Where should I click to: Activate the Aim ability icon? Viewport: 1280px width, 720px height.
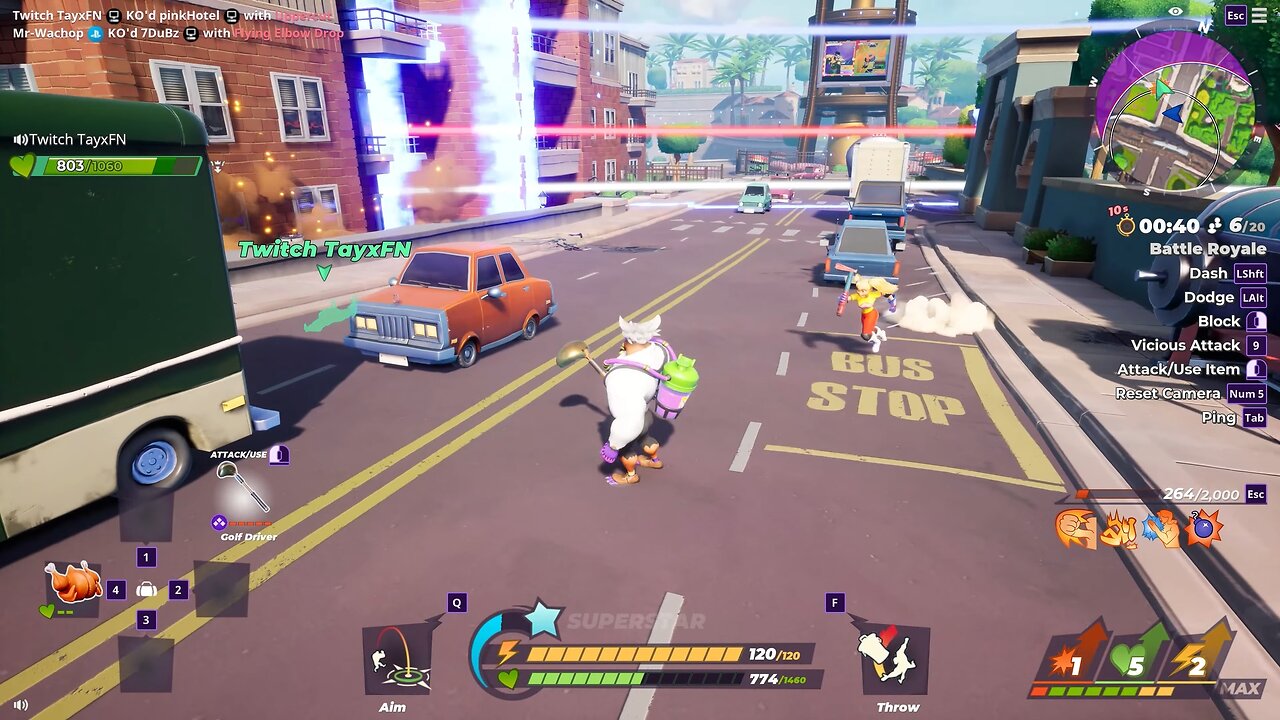pyautogui.click(x=397, y=660)
